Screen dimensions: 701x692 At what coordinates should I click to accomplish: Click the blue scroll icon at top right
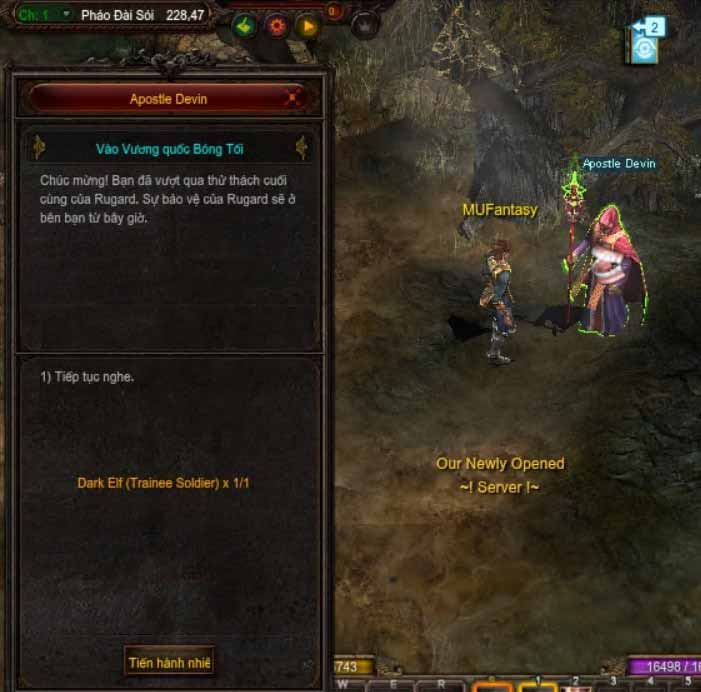pyautogui.click(x=645, y=48)
